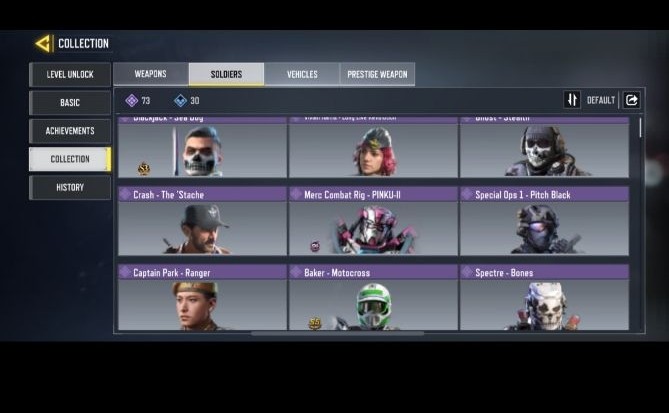
Task: Open the Achievements section
Action: (70, 131)
